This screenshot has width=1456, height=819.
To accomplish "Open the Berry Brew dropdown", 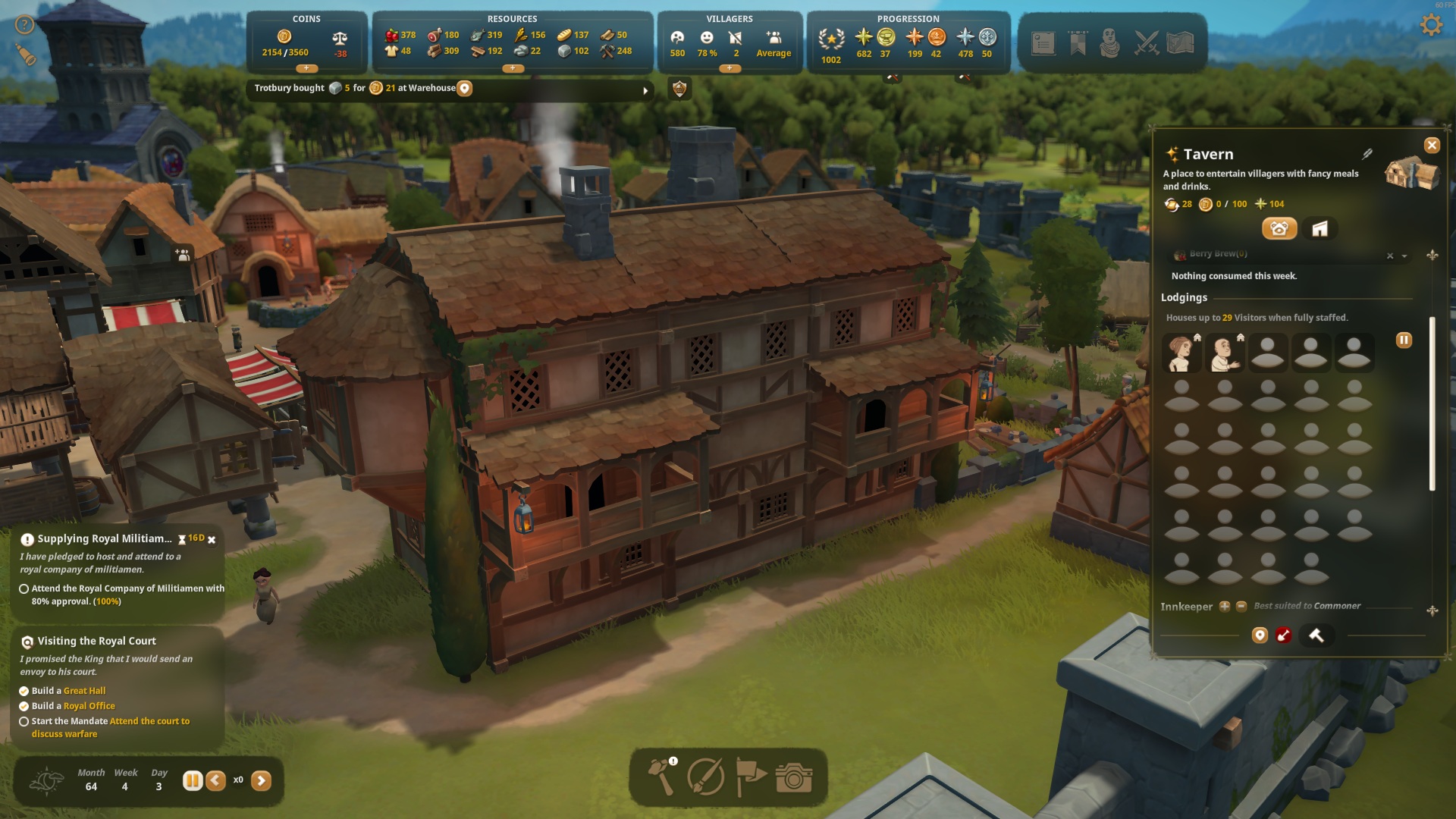I will coord(1404,256).
